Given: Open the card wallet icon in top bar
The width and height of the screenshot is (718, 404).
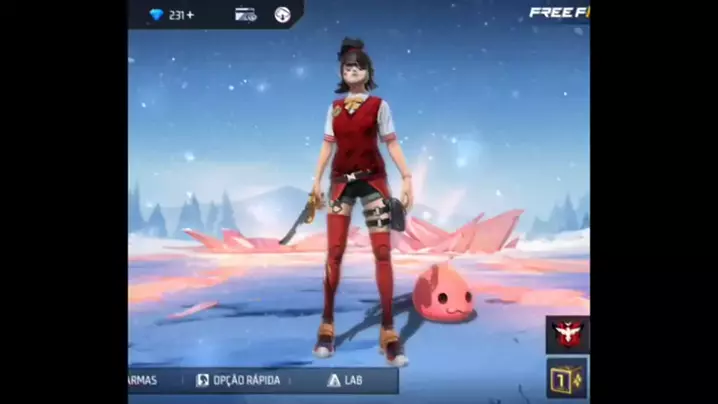Looking at the screenshot, I should (x=245, y=15).
